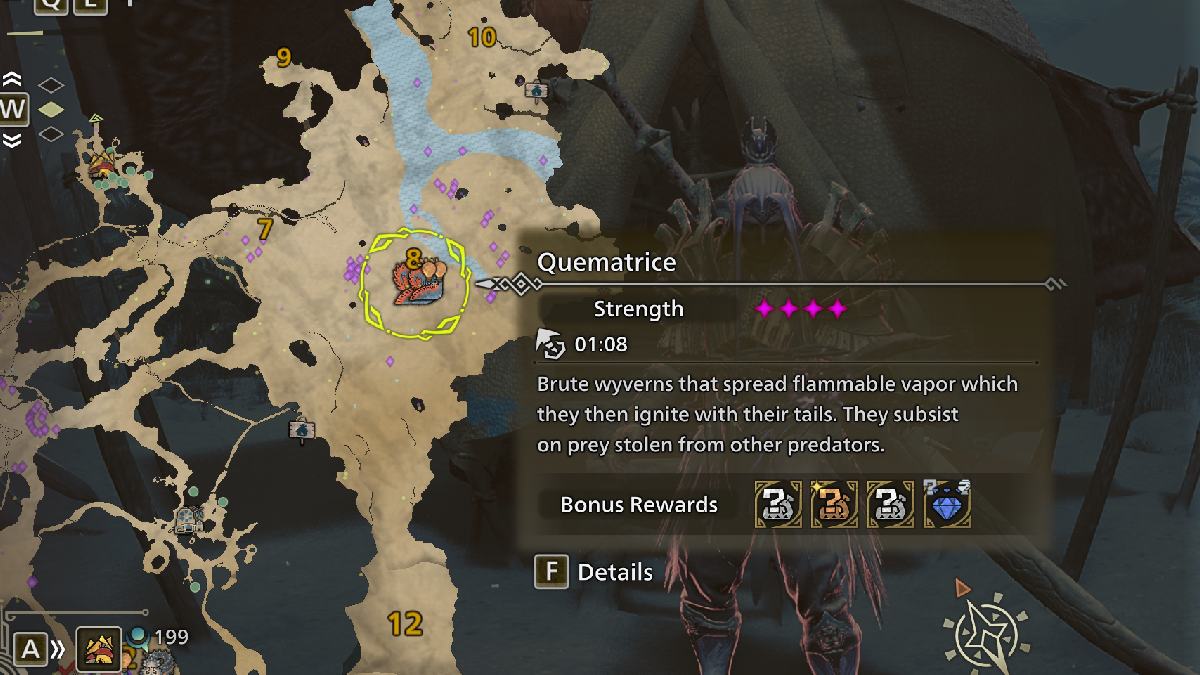Click the tent icon button beside the 199 counter
This screenshot has width=1200, height=675.
[100, 649]
